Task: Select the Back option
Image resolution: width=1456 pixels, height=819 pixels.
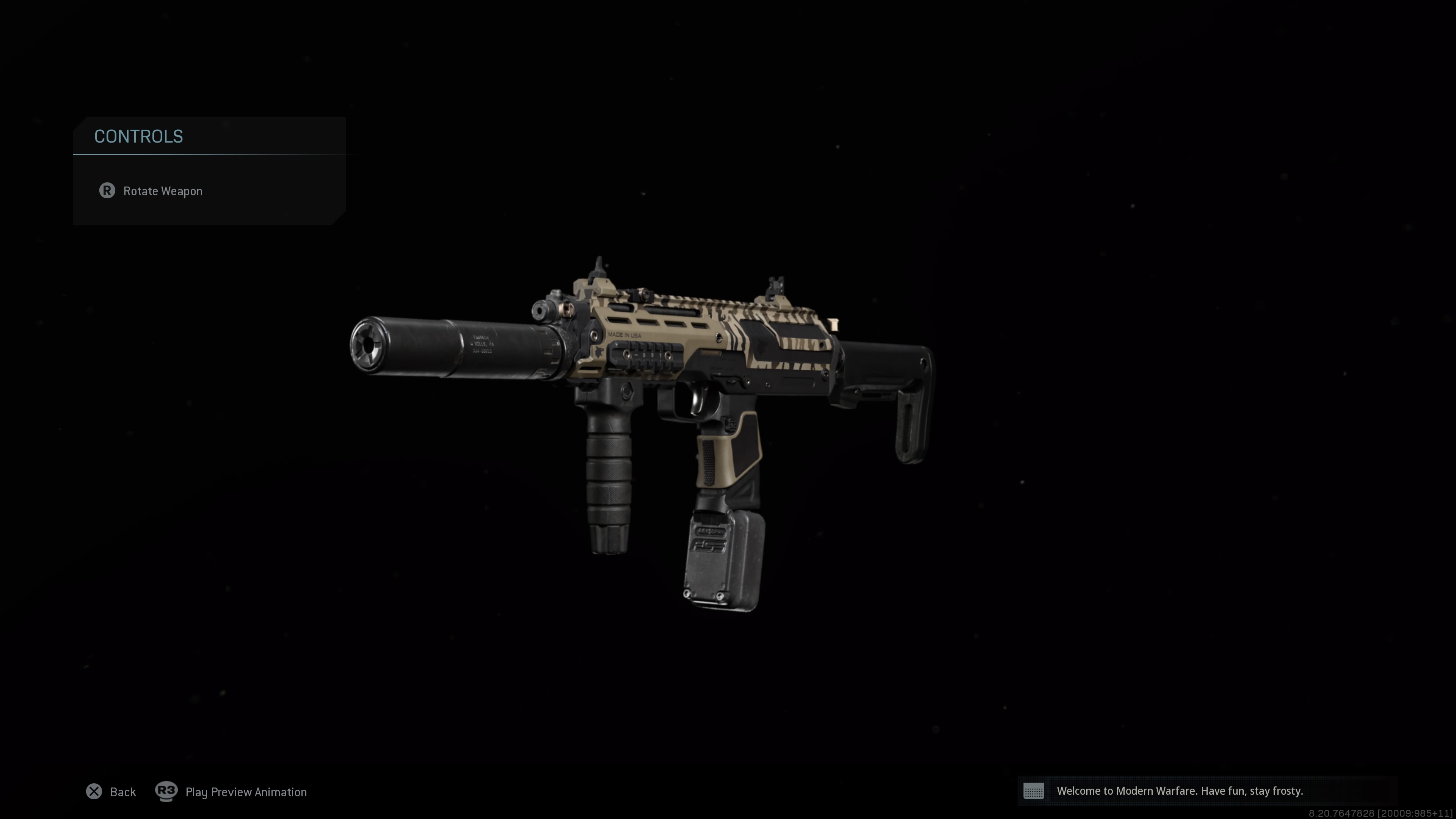Action: (x=123, y=791)
